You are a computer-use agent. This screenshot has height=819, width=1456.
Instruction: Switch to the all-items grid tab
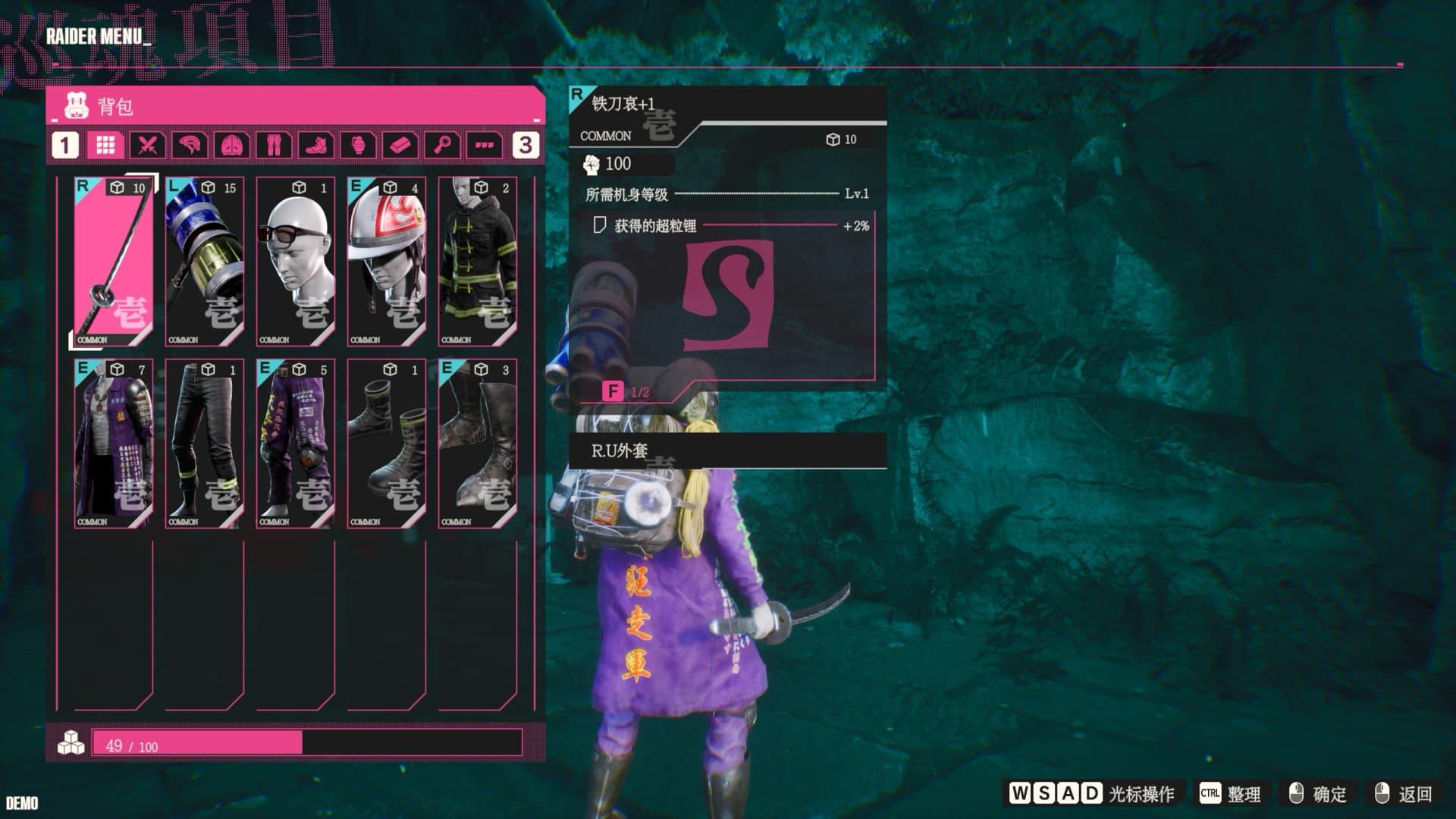click(105, 145)
